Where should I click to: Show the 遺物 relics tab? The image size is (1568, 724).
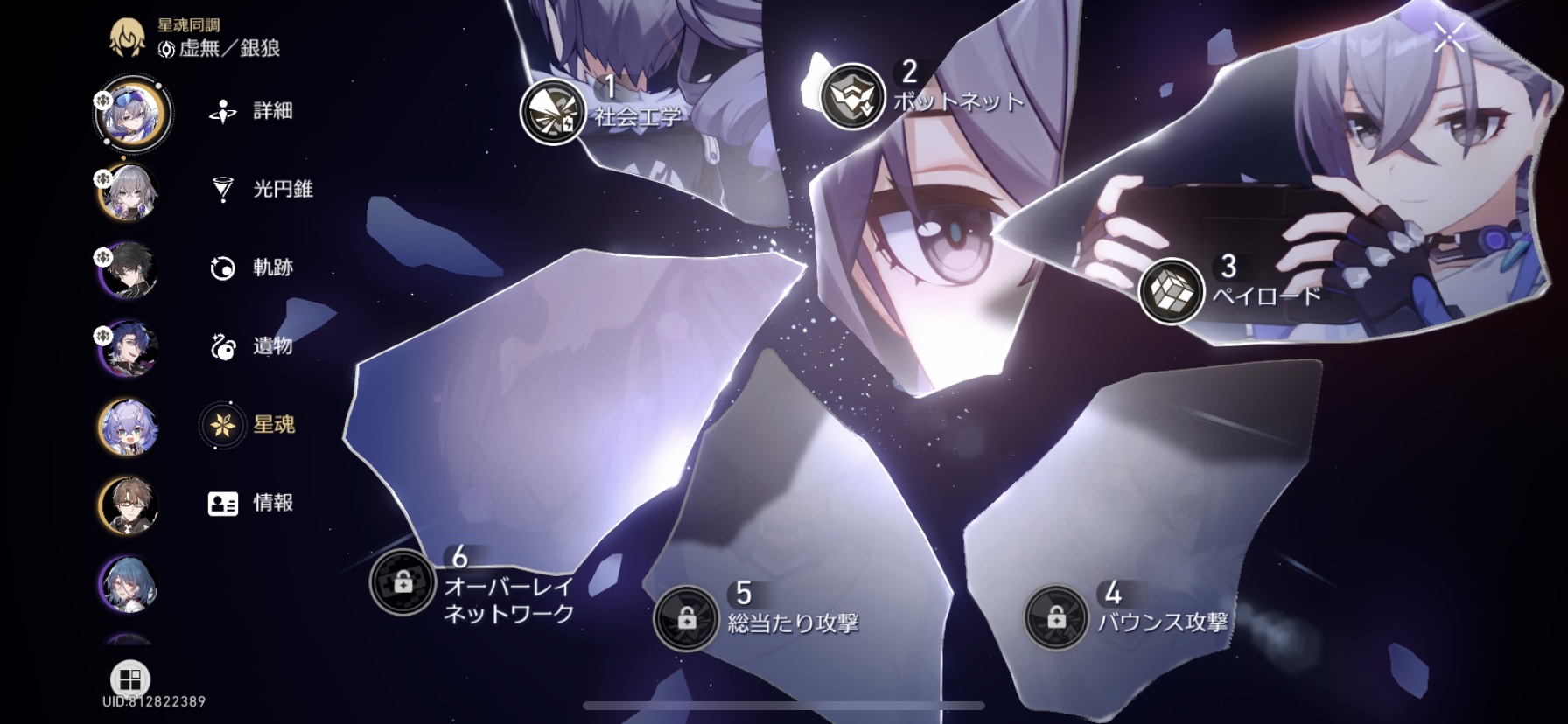pos(252,346)
